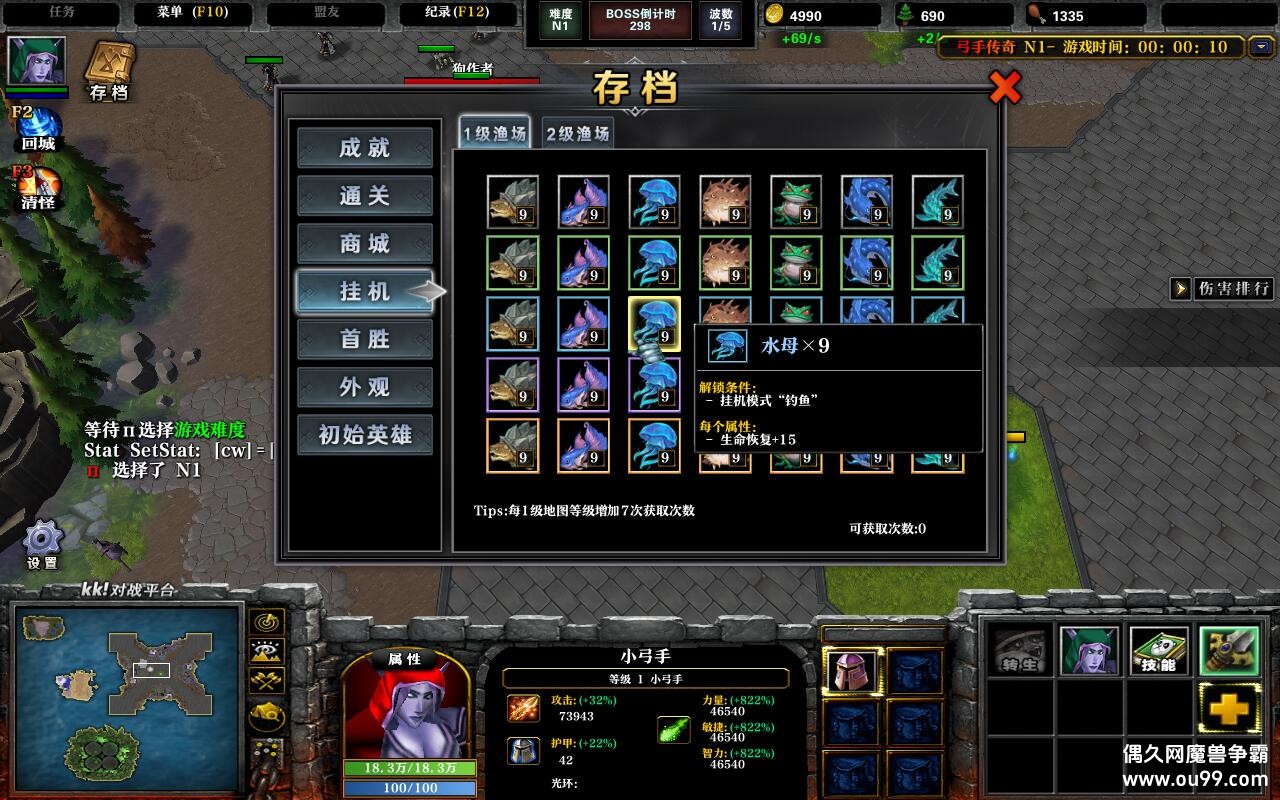1280x800 pixels.
Task: Click the 存档 save book icon
Action: tap(110, 68)
